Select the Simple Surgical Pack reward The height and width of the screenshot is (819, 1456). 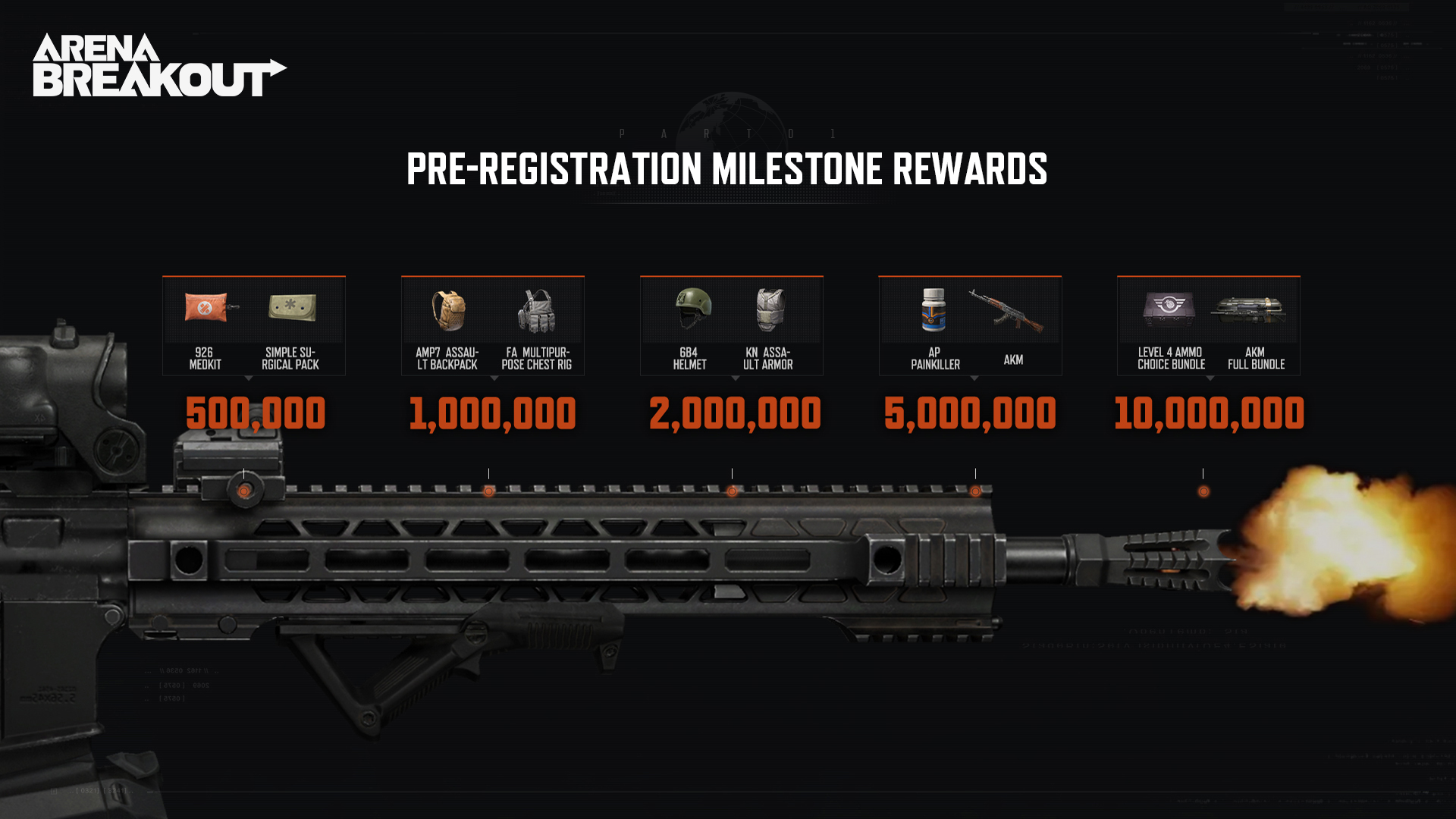(x=292, y=308)
